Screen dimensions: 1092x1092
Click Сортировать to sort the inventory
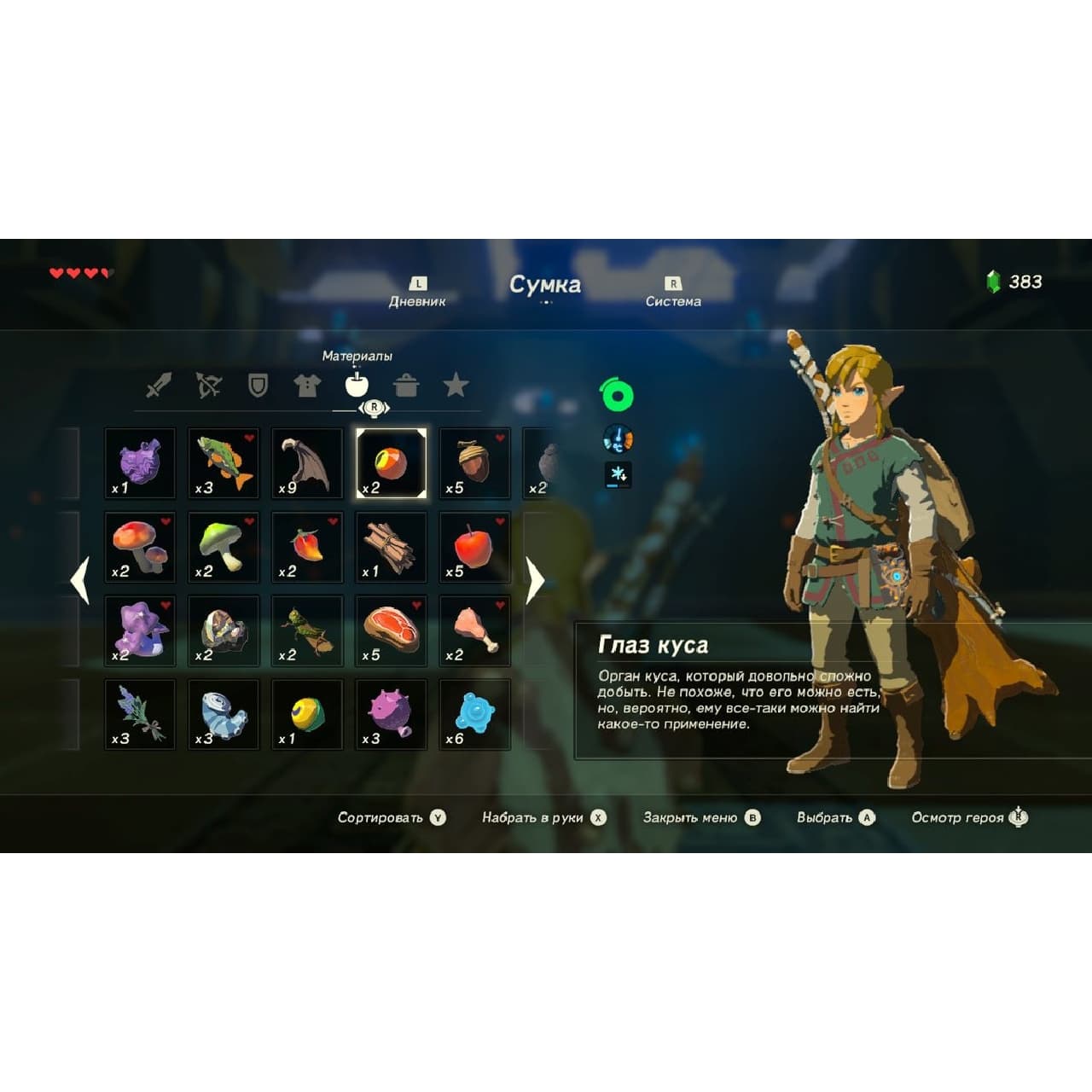click(382, 816)
